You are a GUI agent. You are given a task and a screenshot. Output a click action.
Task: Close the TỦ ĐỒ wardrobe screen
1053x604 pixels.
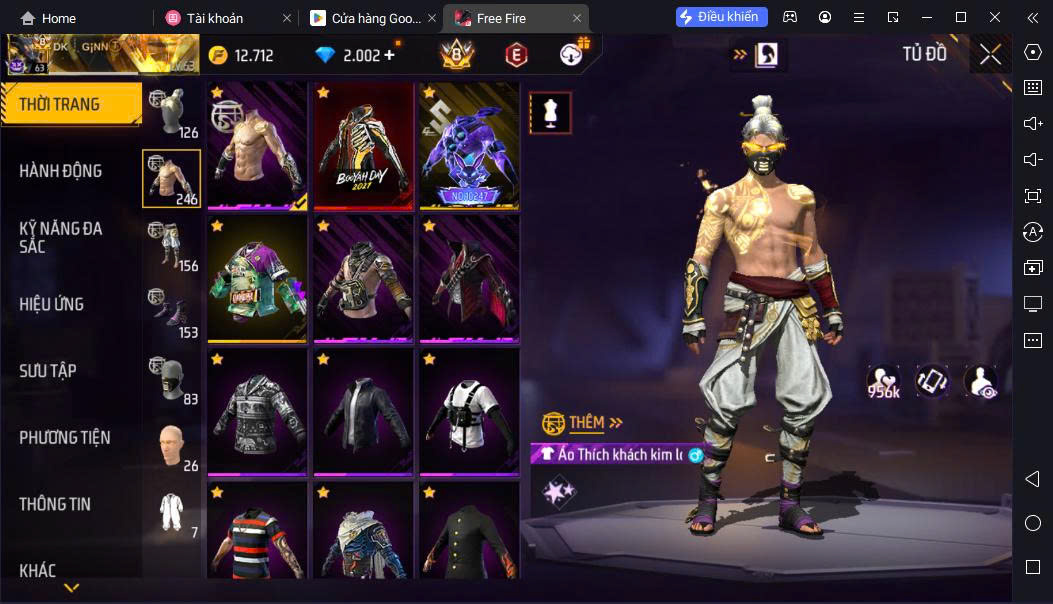click(x=990, y=55)
